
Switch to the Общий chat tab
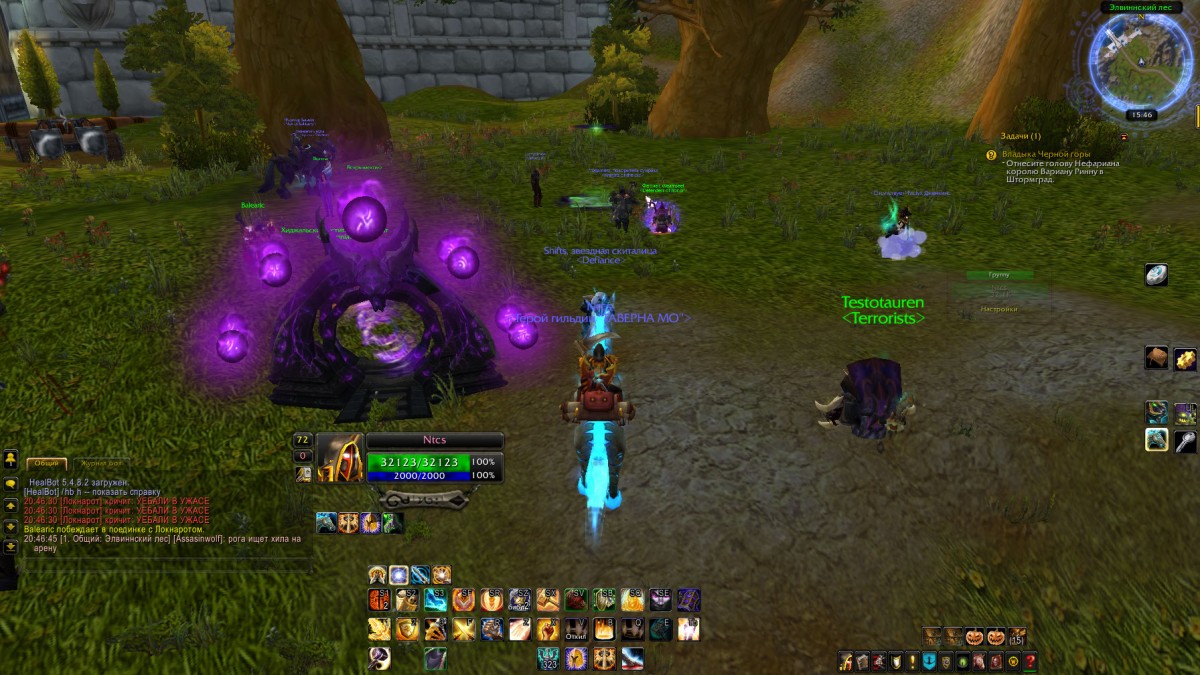point(46,464)
